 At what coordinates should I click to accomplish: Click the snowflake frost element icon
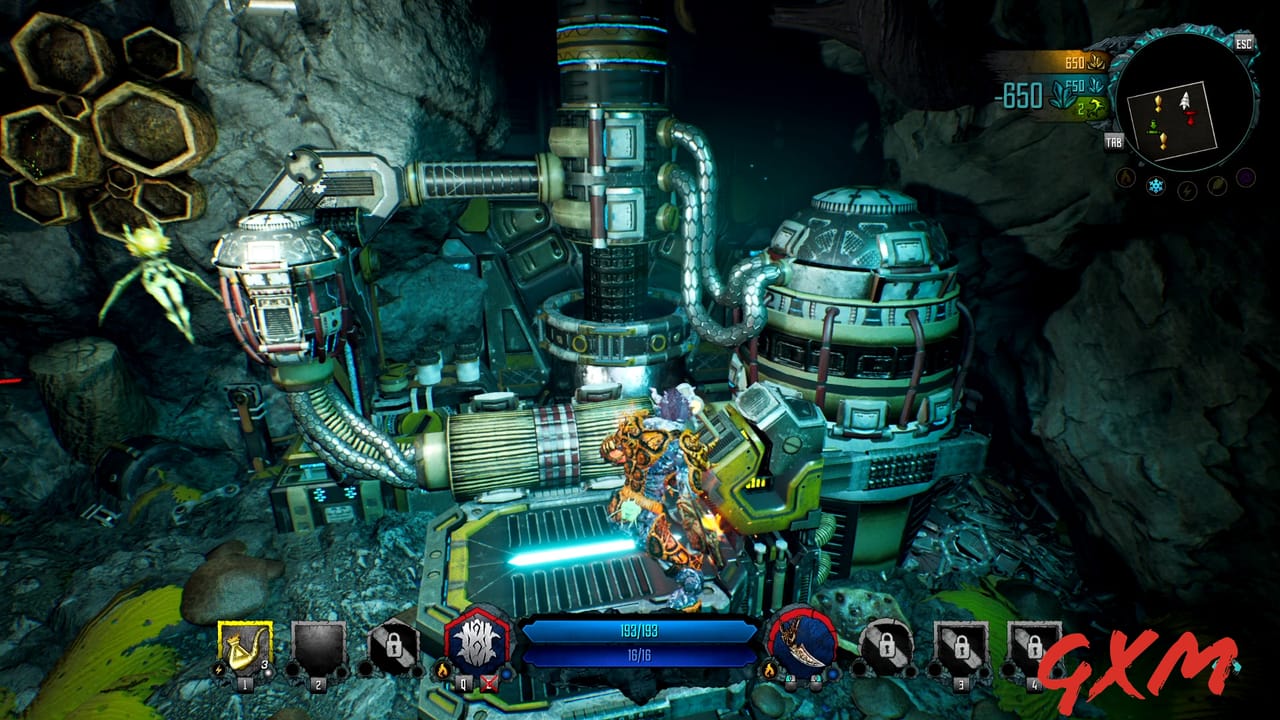pyautogui.click(x=1155, y=186)
